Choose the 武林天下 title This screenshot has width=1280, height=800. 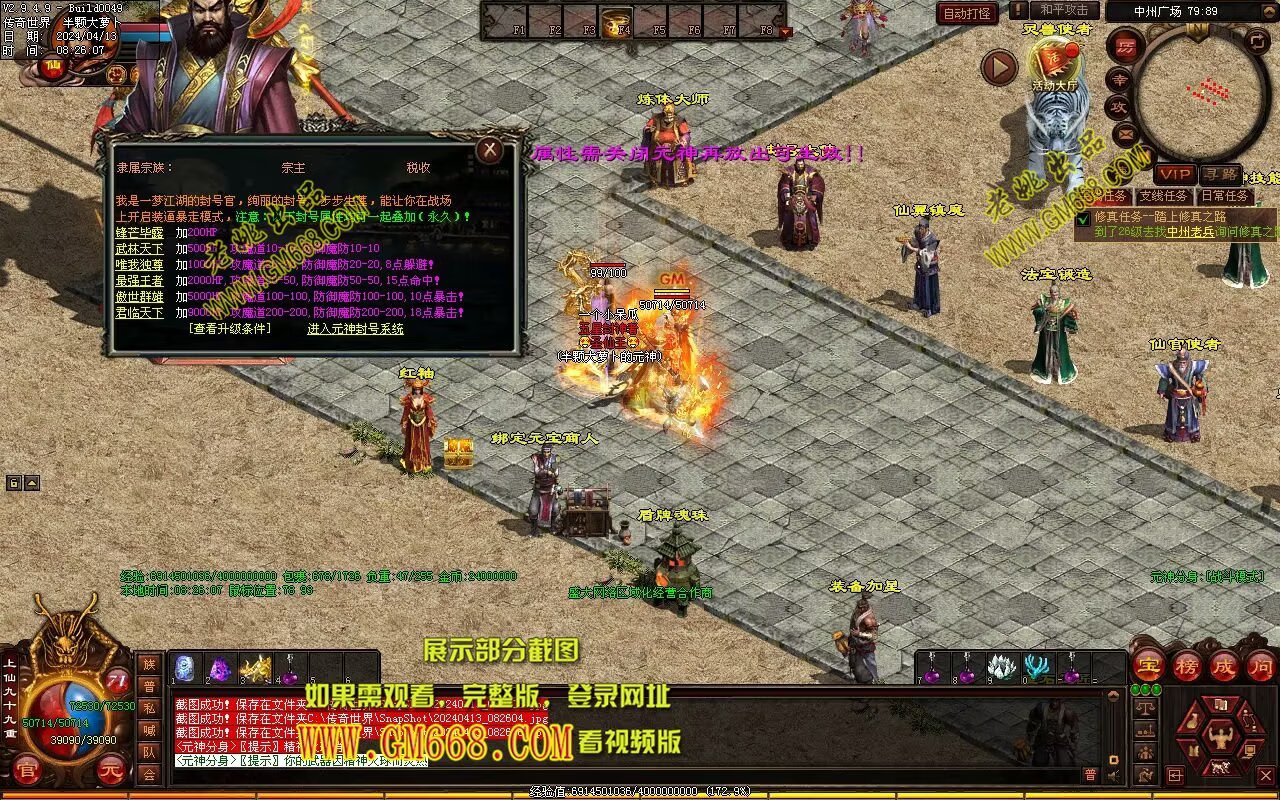pos(139,248)
